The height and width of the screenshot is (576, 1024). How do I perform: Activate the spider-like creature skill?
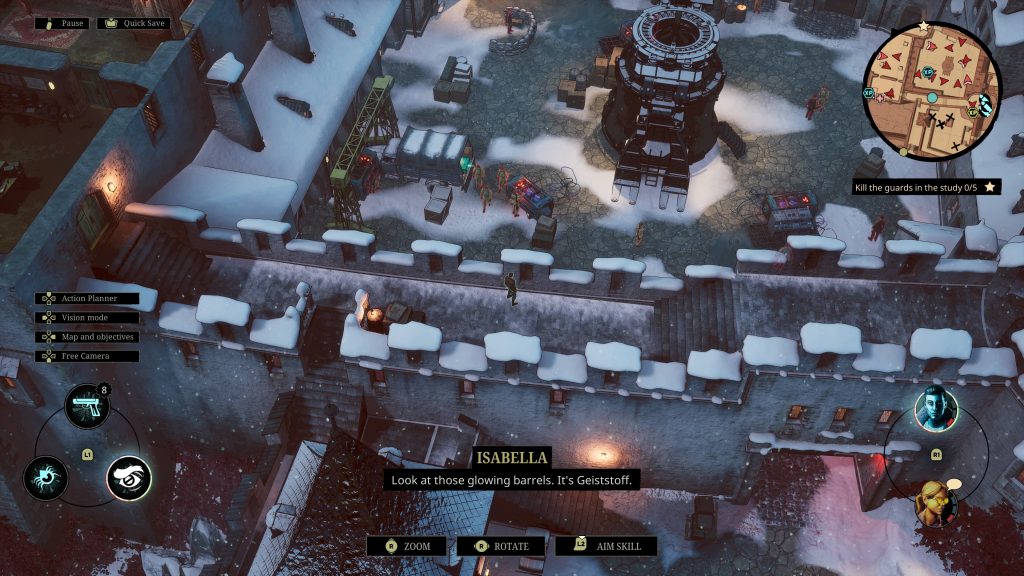(46, 477)
